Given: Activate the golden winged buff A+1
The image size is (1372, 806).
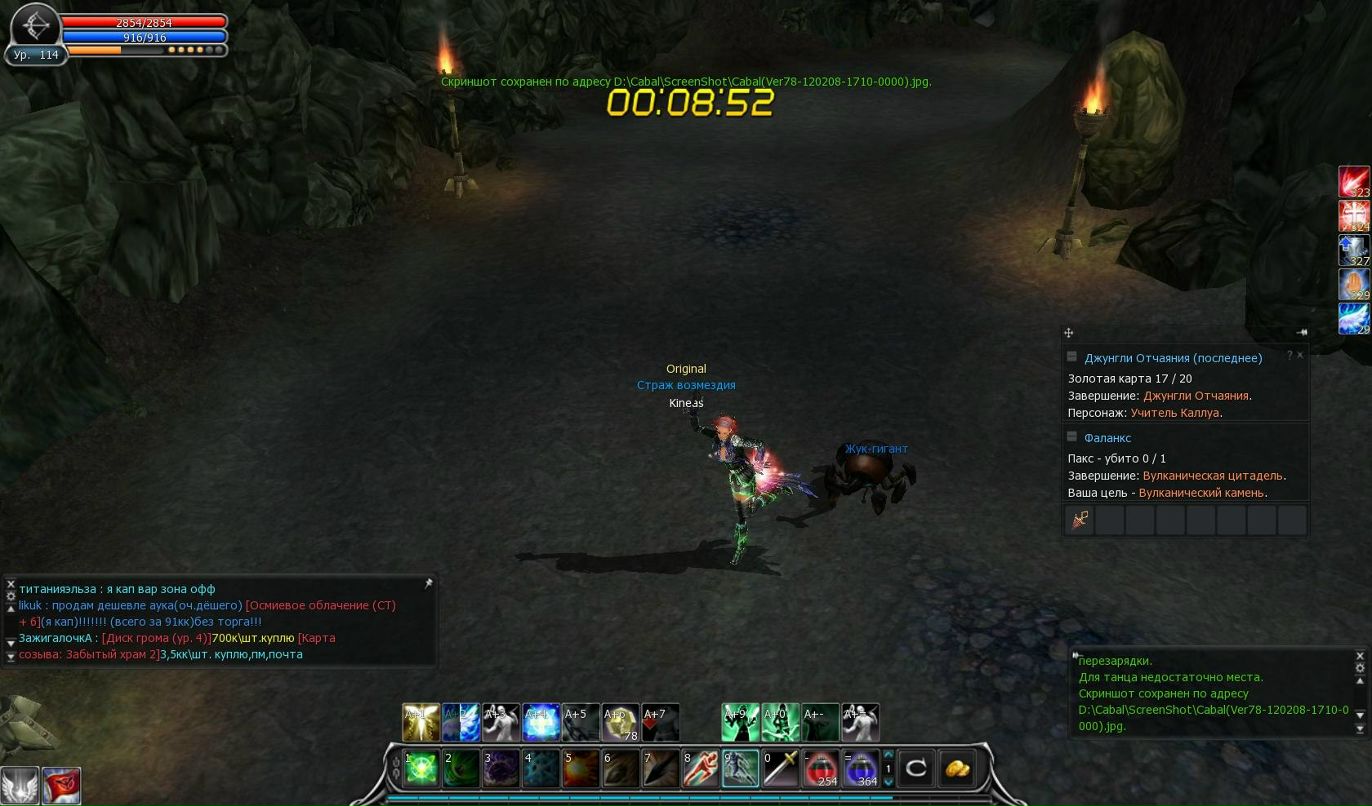Looking at the screenshot, I should pyautogui.click(x=420, y=722).
